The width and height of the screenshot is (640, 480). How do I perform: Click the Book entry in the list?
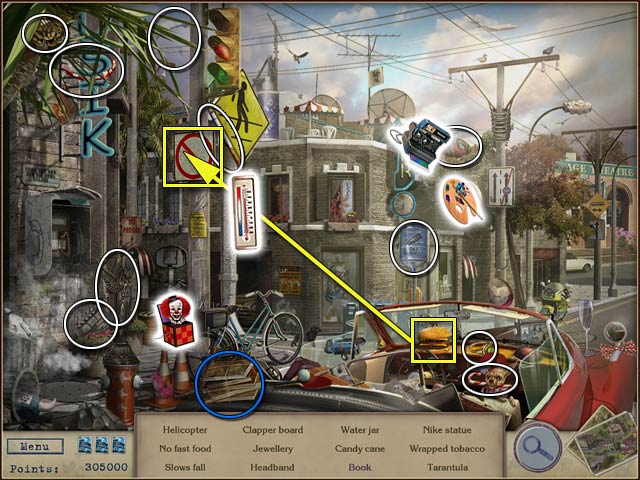tap(359, 467)
